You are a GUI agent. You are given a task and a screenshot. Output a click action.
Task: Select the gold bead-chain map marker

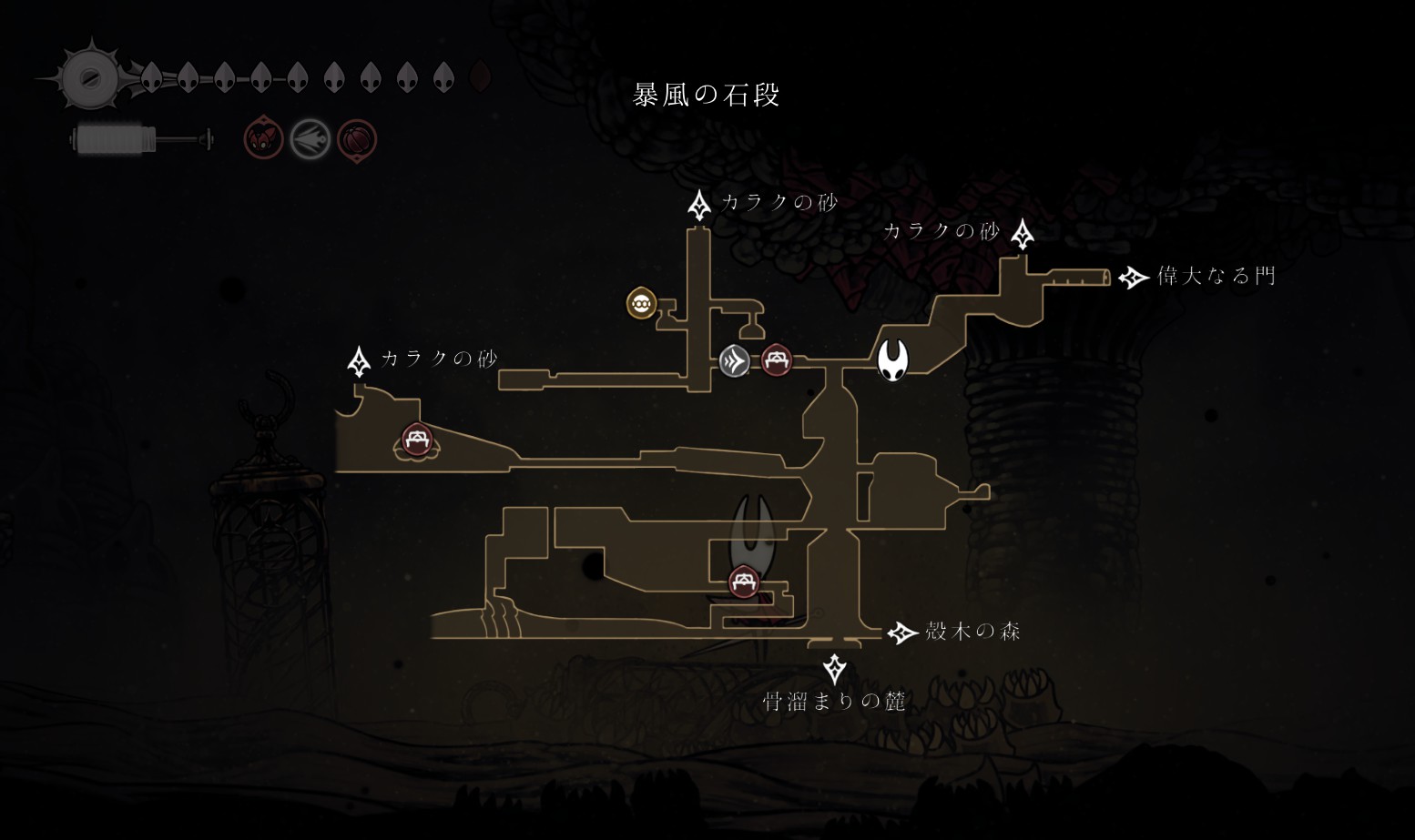[642, 303]
